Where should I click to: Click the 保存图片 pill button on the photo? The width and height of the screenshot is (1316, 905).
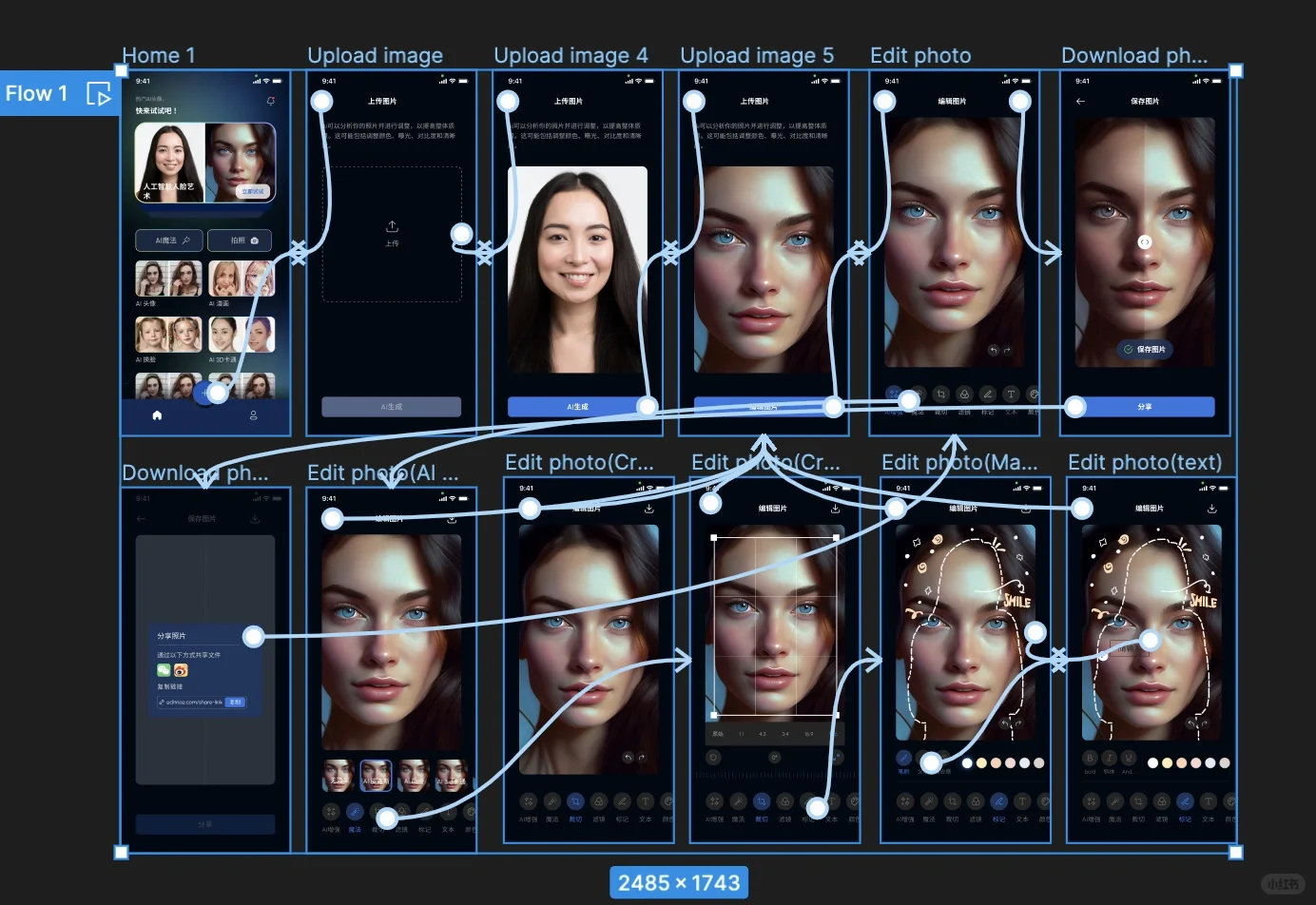pos(1145,349)
